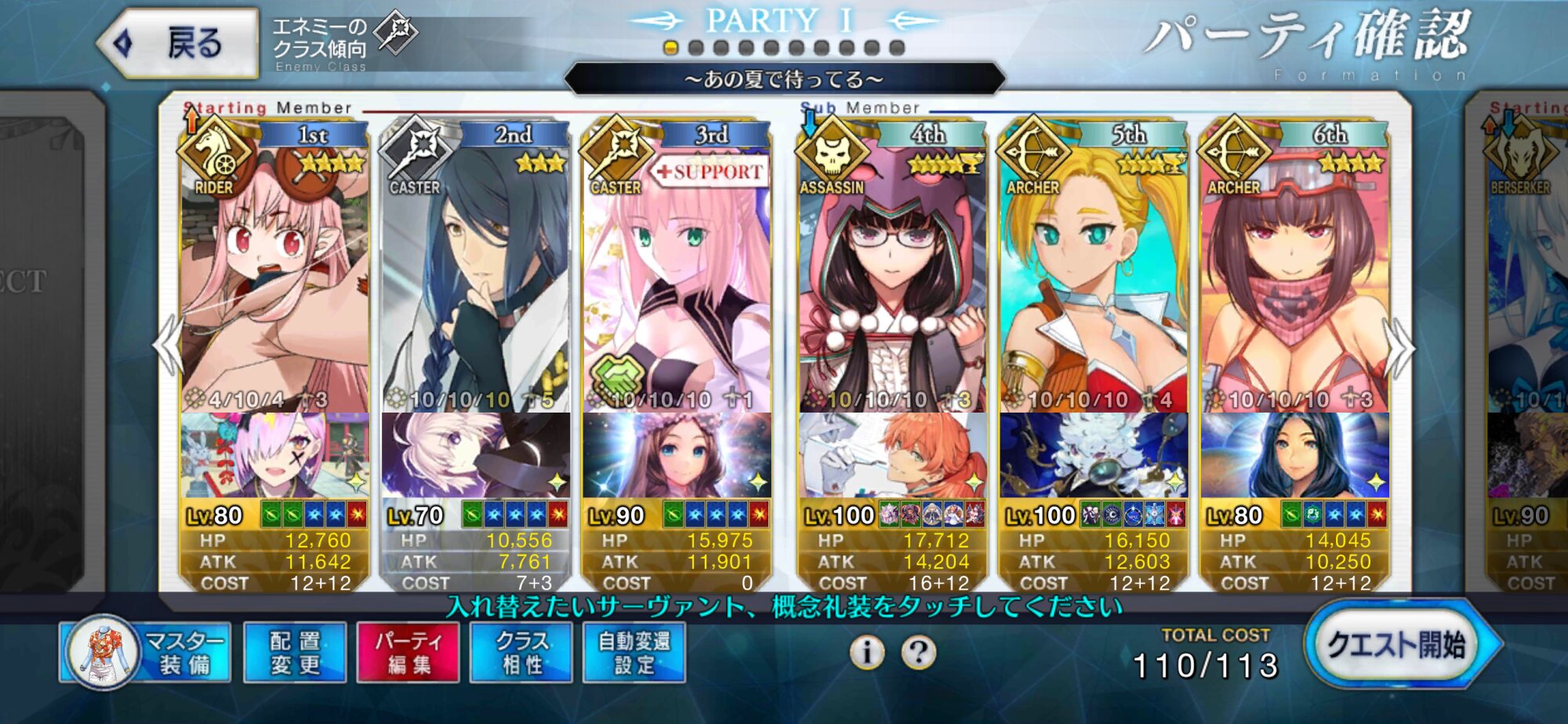Change the Assassin's orange-haired craft essence
This screenshot has width=1568, height=724.
(892, 455)
